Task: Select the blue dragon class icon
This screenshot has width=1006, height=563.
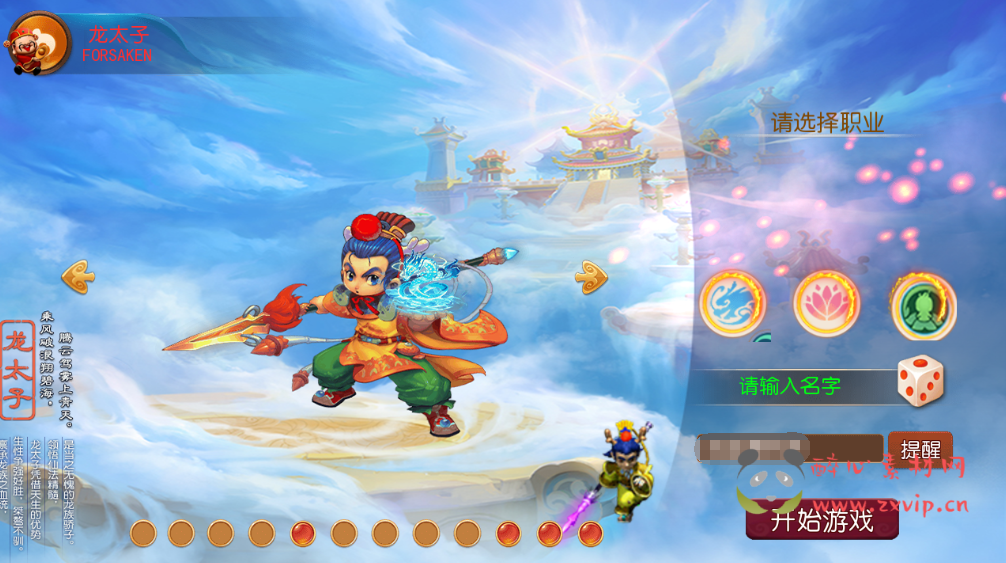Action: pyautogui.click(x=732, y=302)
